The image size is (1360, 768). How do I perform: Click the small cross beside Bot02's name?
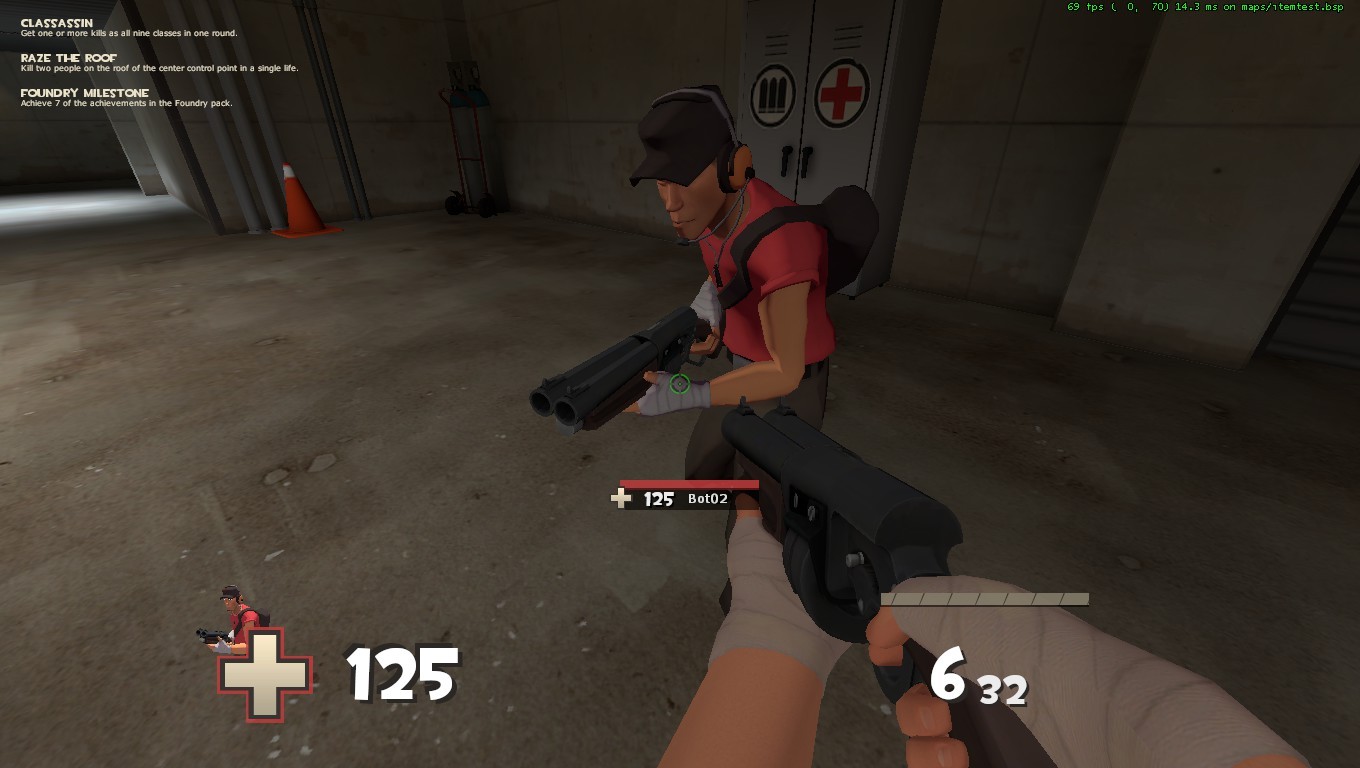[620, 497]
